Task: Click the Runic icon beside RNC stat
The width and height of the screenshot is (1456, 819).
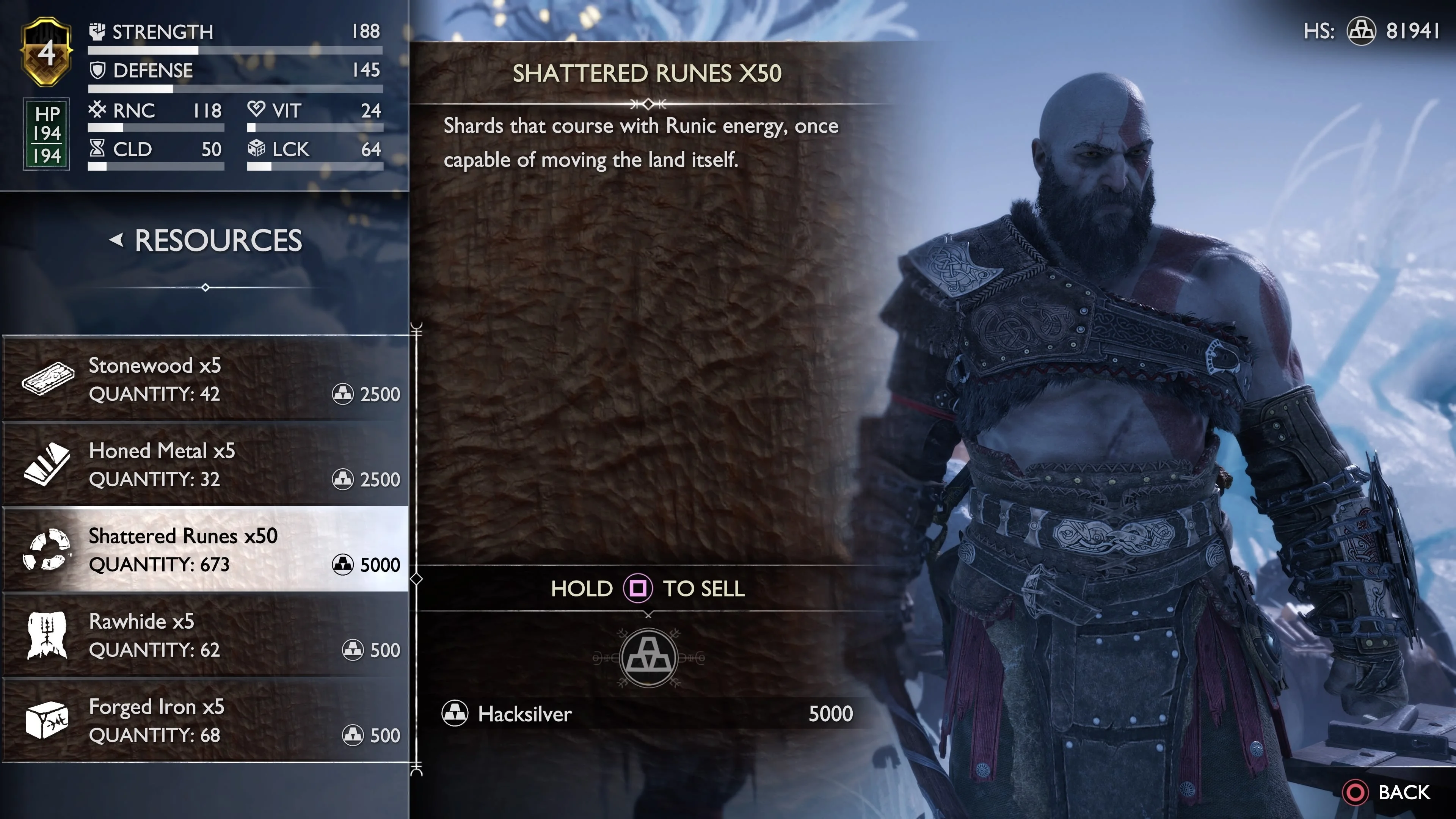Action: (97, 111)
